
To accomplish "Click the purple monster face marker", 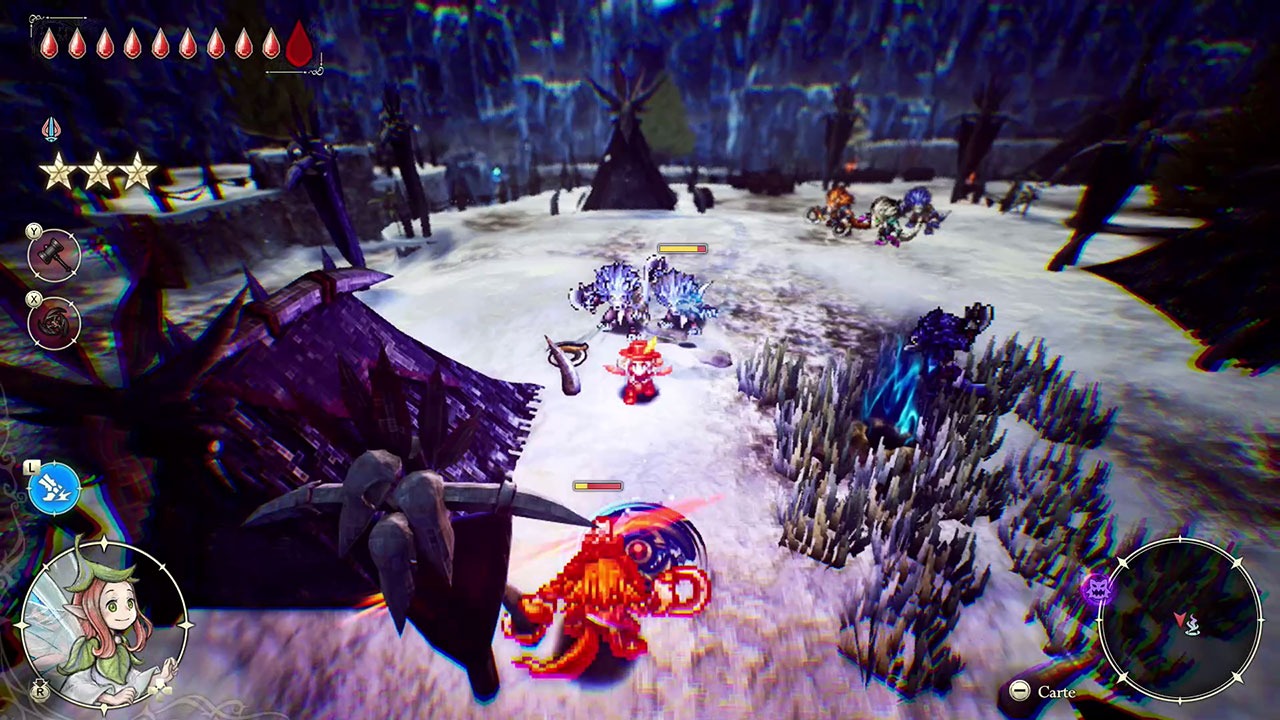I will 1097,588.
